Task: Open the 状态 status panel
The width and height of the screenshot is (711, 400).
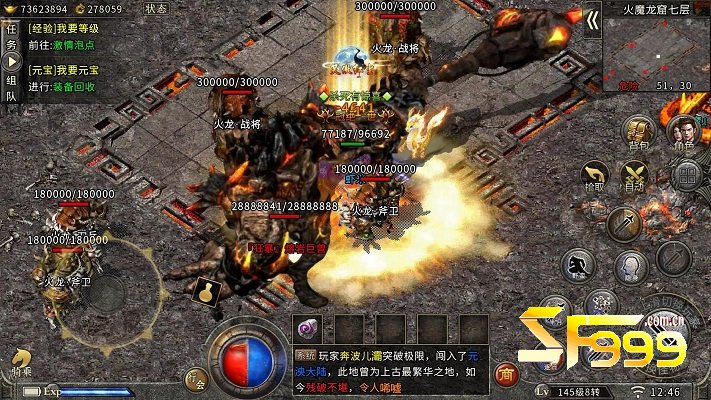Action: [x=156, y=8]
